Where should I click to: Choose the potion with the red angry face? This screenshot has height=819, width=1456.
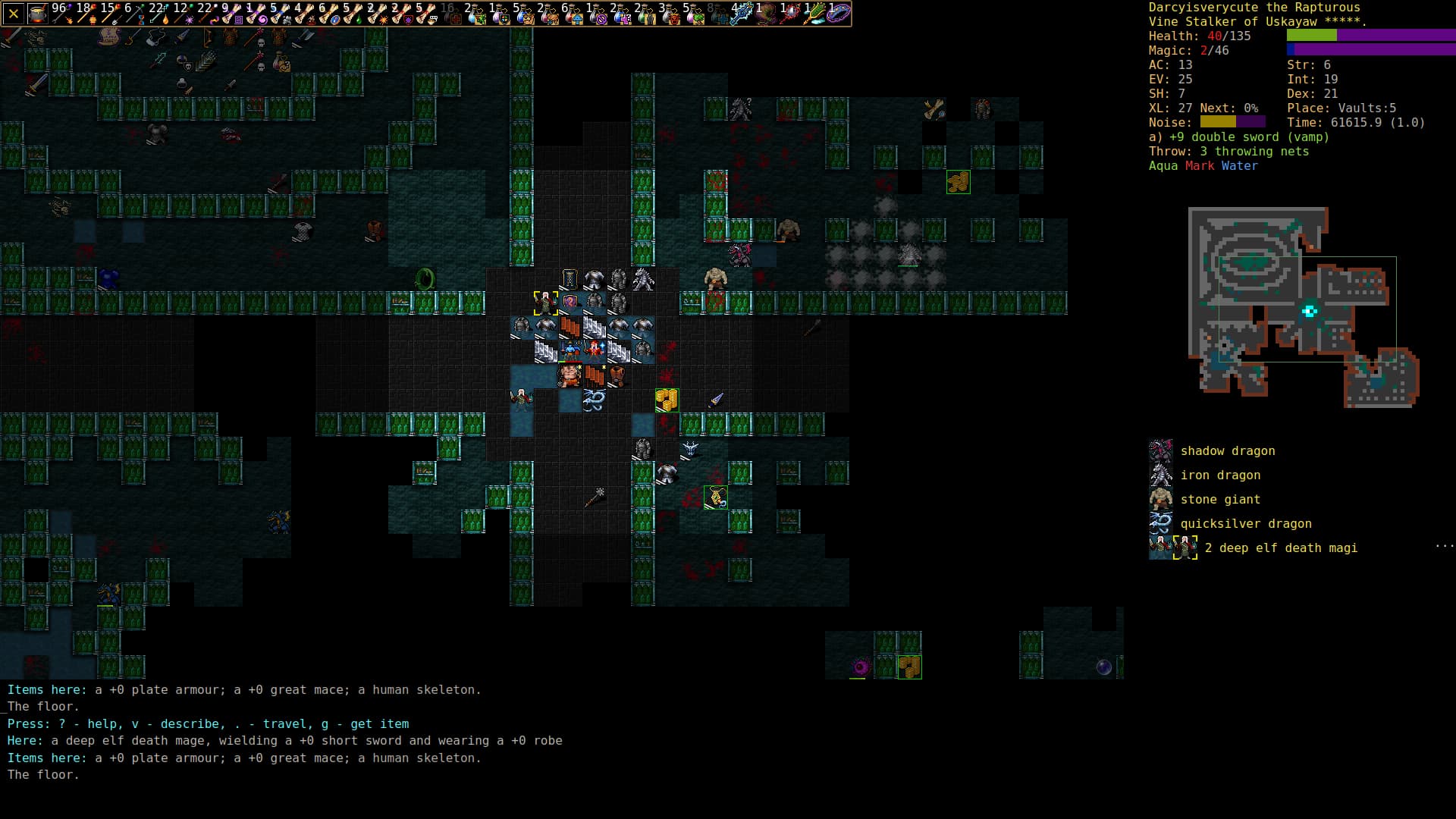coord(670,14)
